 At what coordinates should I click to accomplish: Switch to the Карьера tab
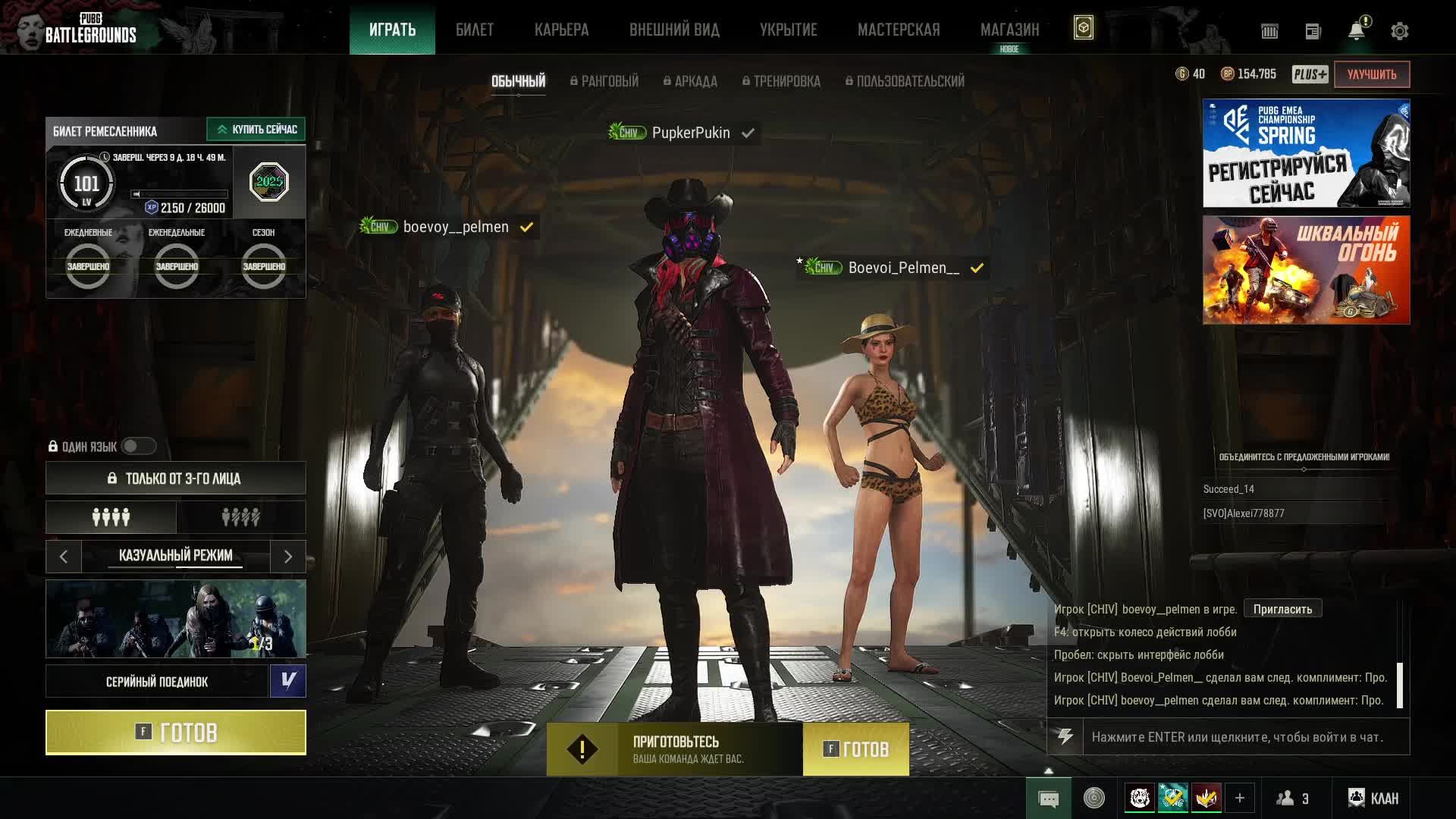(561, 30)
